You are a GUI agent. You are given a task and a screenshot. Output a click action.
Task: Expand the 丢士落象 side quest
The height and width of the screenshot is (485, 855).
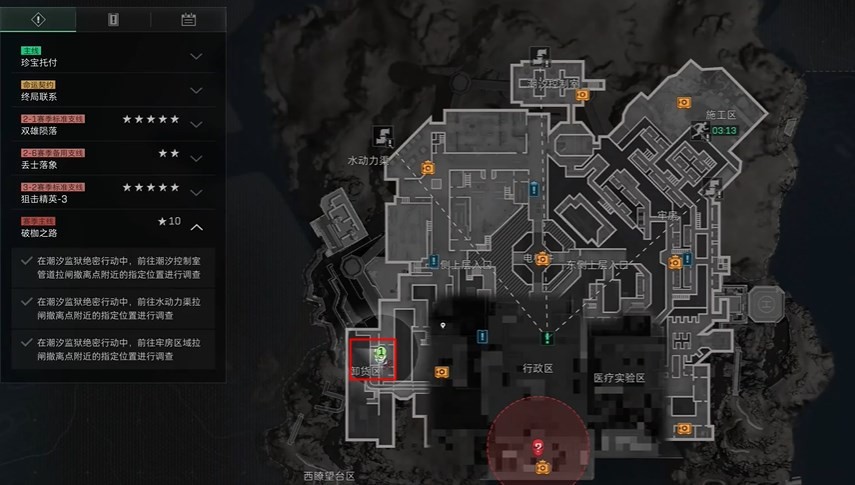pos(196,159)
